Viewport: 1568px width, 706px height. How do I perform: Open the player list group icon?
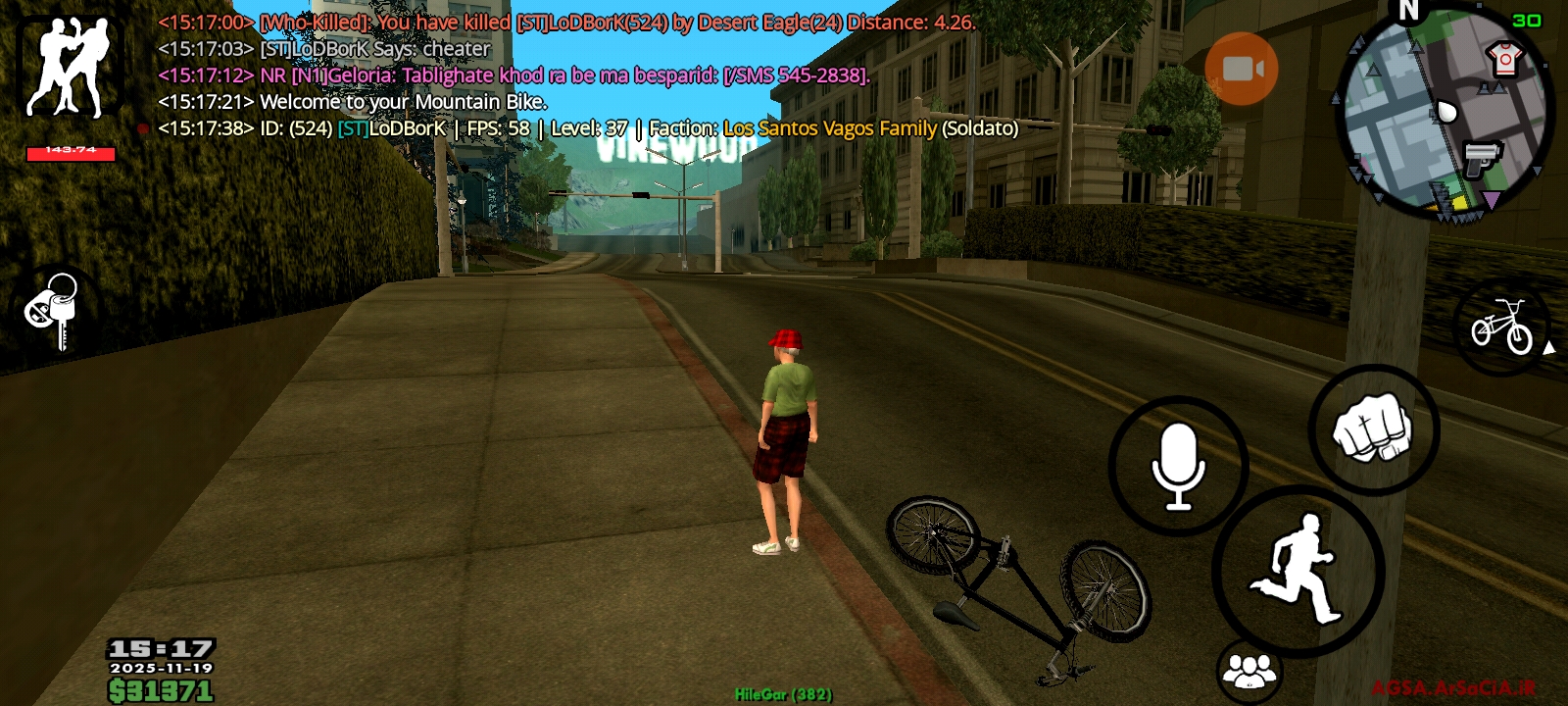[1249, 672]
